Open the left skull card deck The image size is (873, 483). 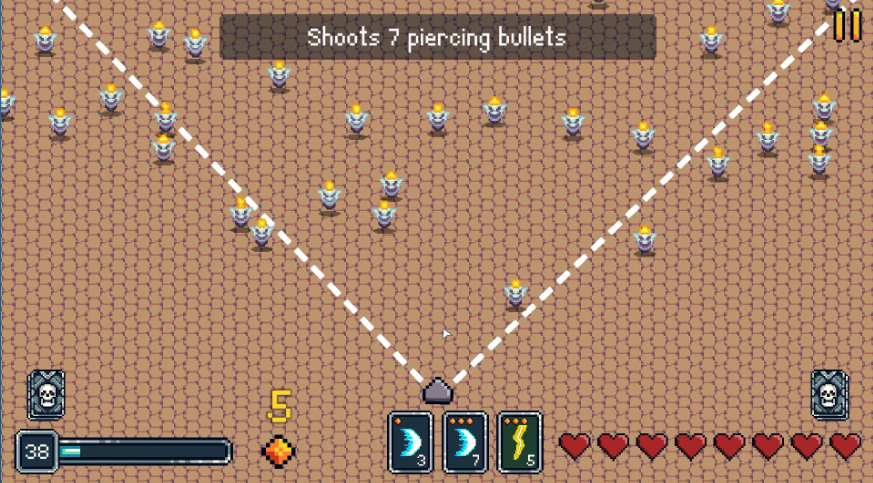pos(46,395)
